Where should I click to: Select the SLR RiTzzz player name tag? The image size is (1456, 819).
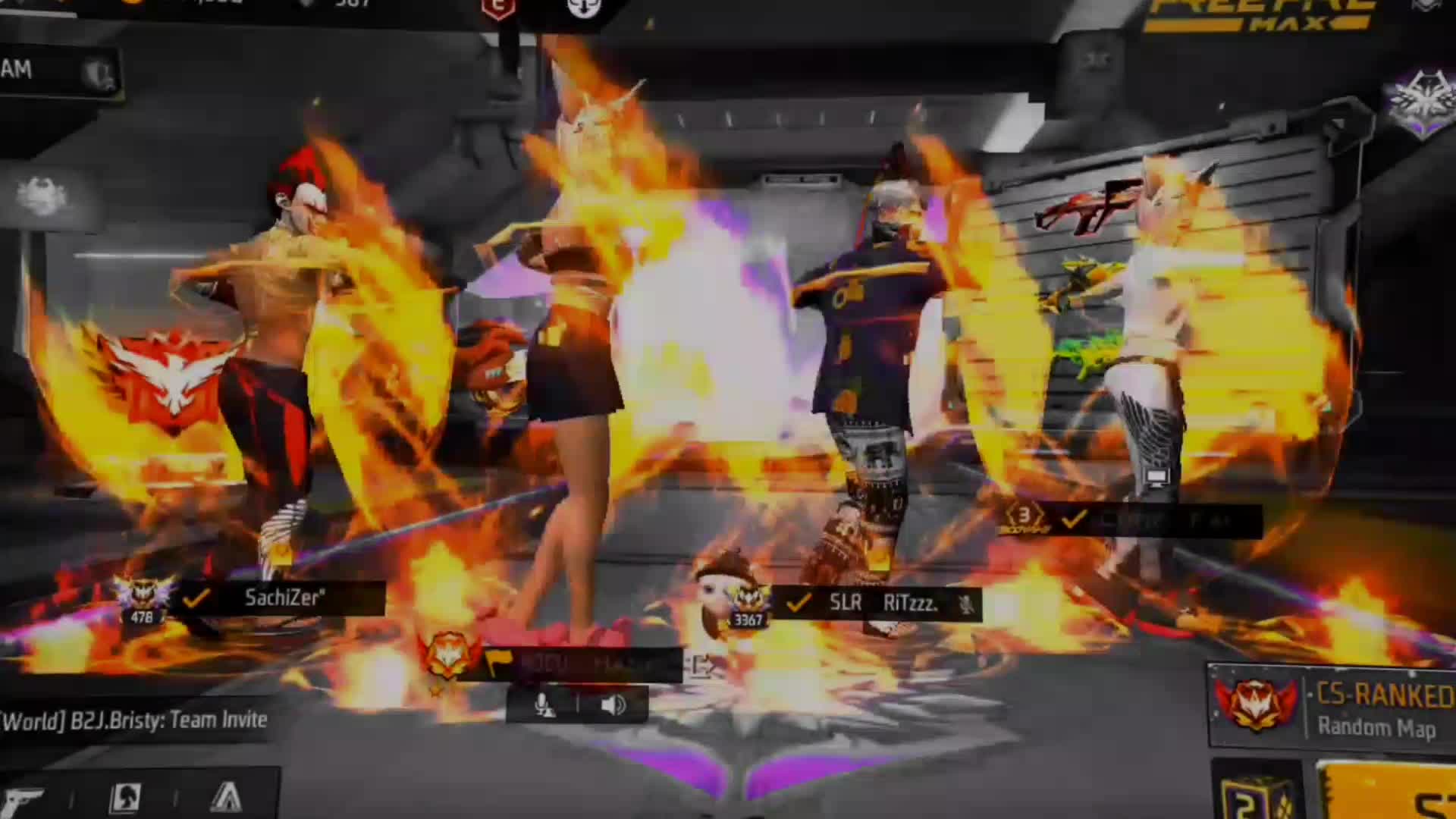[881, 604]
